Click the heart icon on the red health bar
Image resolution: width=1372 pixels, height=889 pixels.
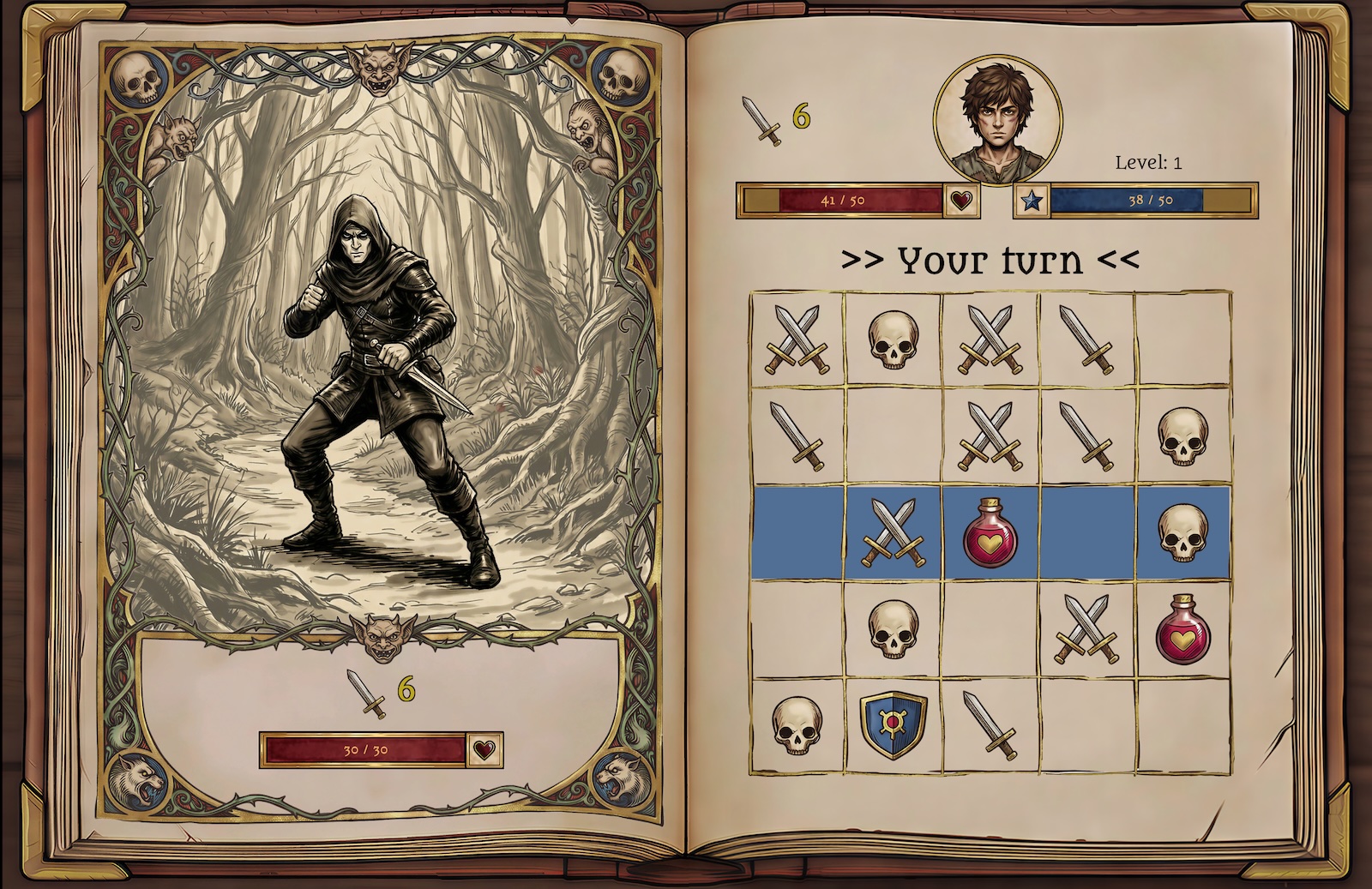960,201
